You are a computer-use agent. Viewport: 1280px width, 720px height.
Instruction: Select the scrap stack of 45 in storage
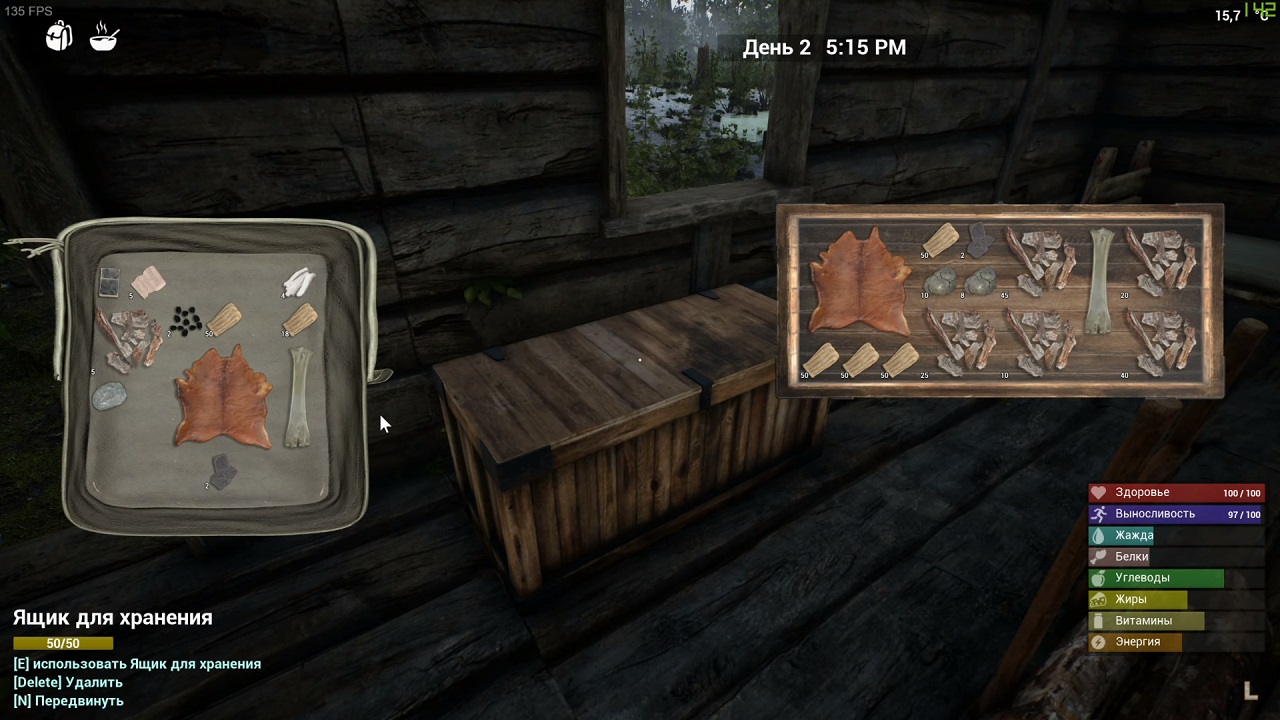coord(1040,260)
